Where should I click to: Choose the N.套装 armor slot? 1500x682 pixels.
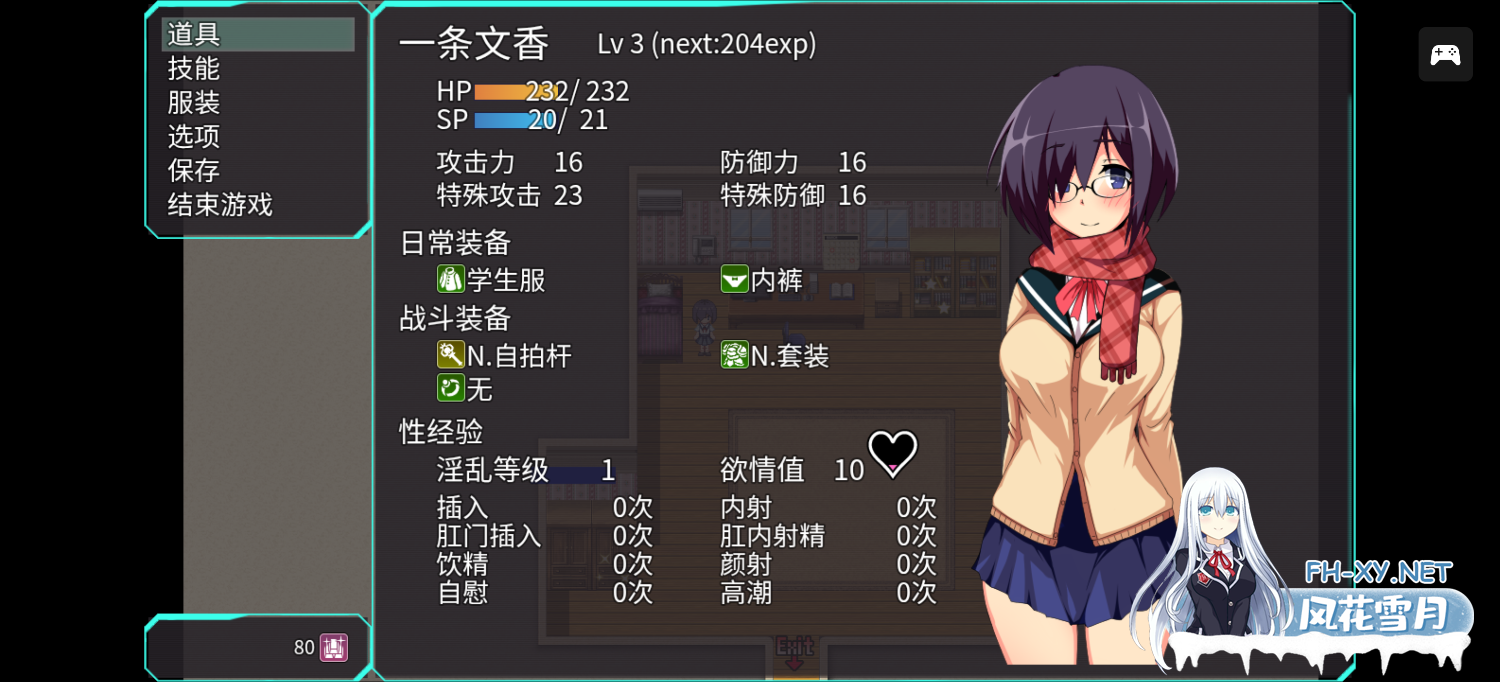point(776,355)
